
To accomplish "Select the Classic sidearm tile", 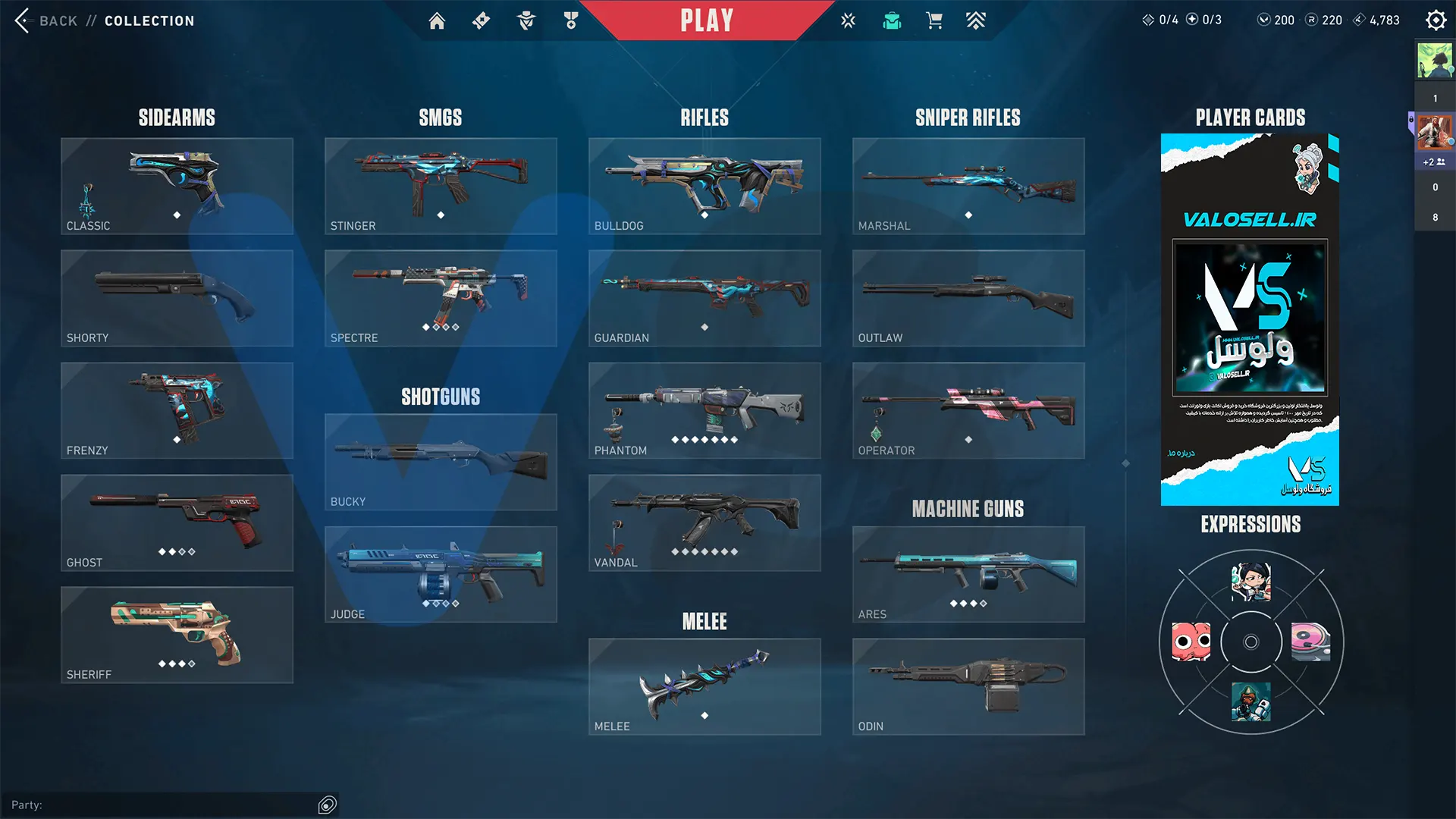I will pos(177,186).
